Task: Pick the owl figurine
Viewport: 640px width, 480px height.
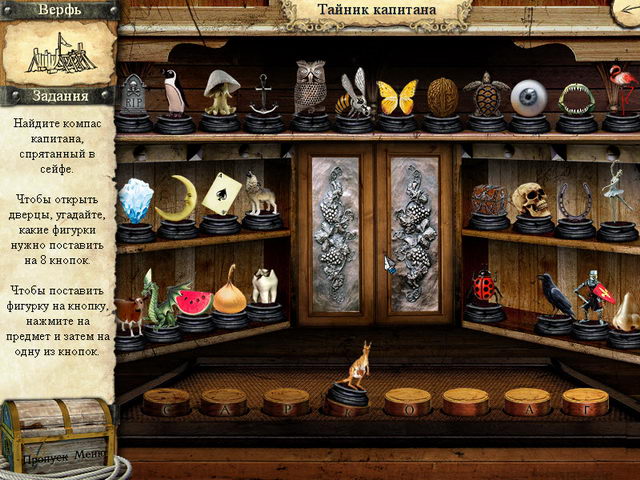Action: tap(311, 88)
